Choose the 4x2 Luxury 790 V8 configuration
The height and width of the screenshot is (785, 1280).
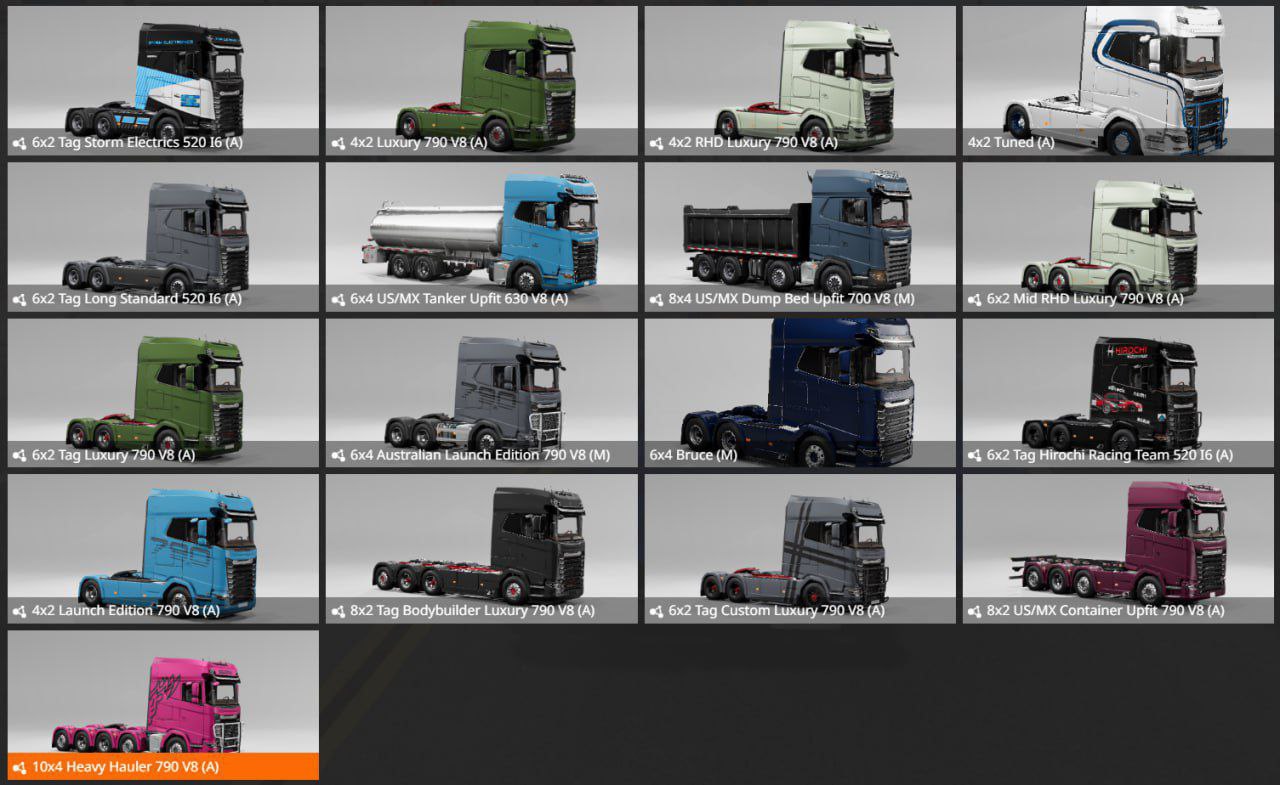481,82
